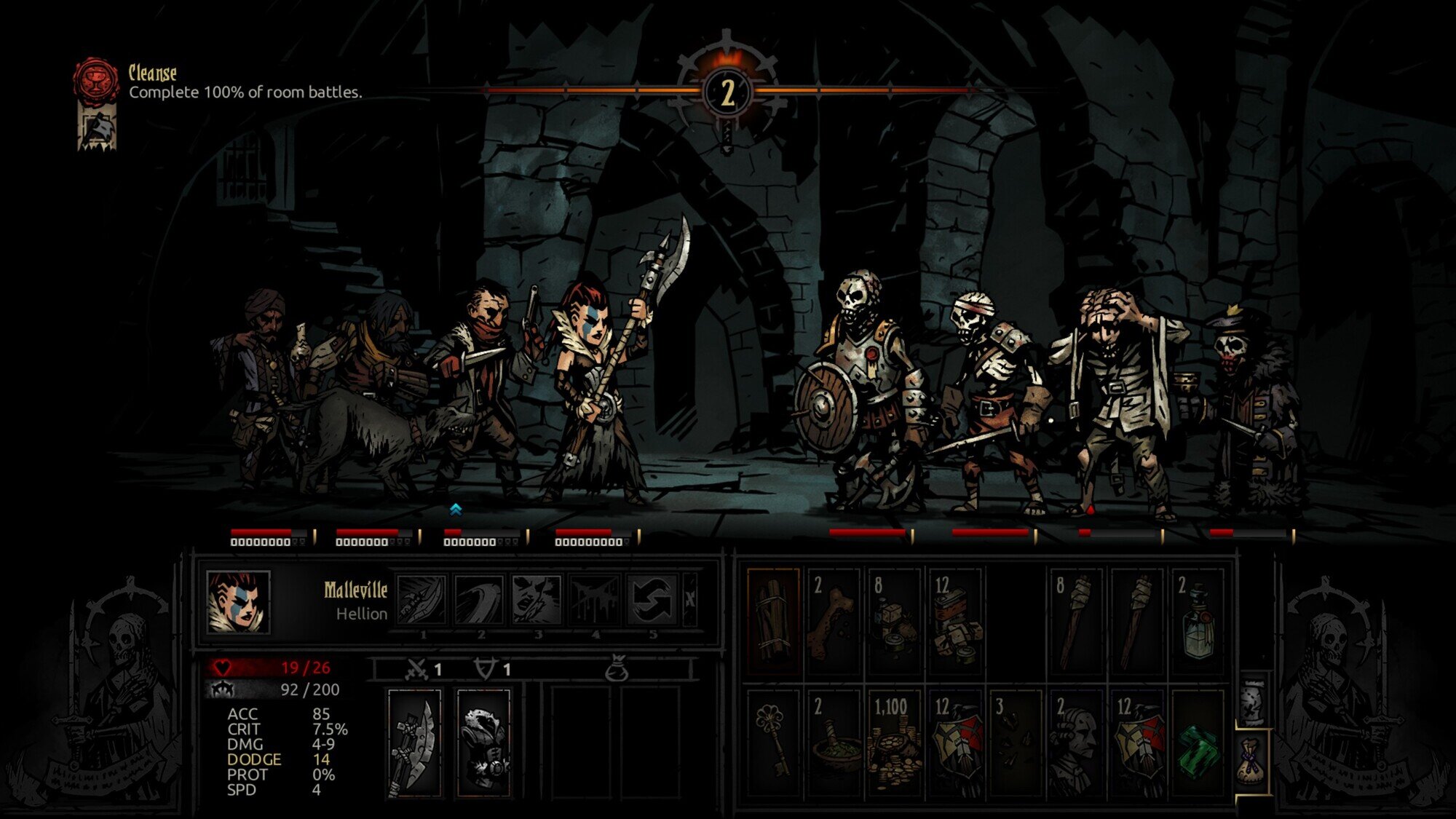
Task: Select the holy water bottle
Action: [x=1198, y=620]
